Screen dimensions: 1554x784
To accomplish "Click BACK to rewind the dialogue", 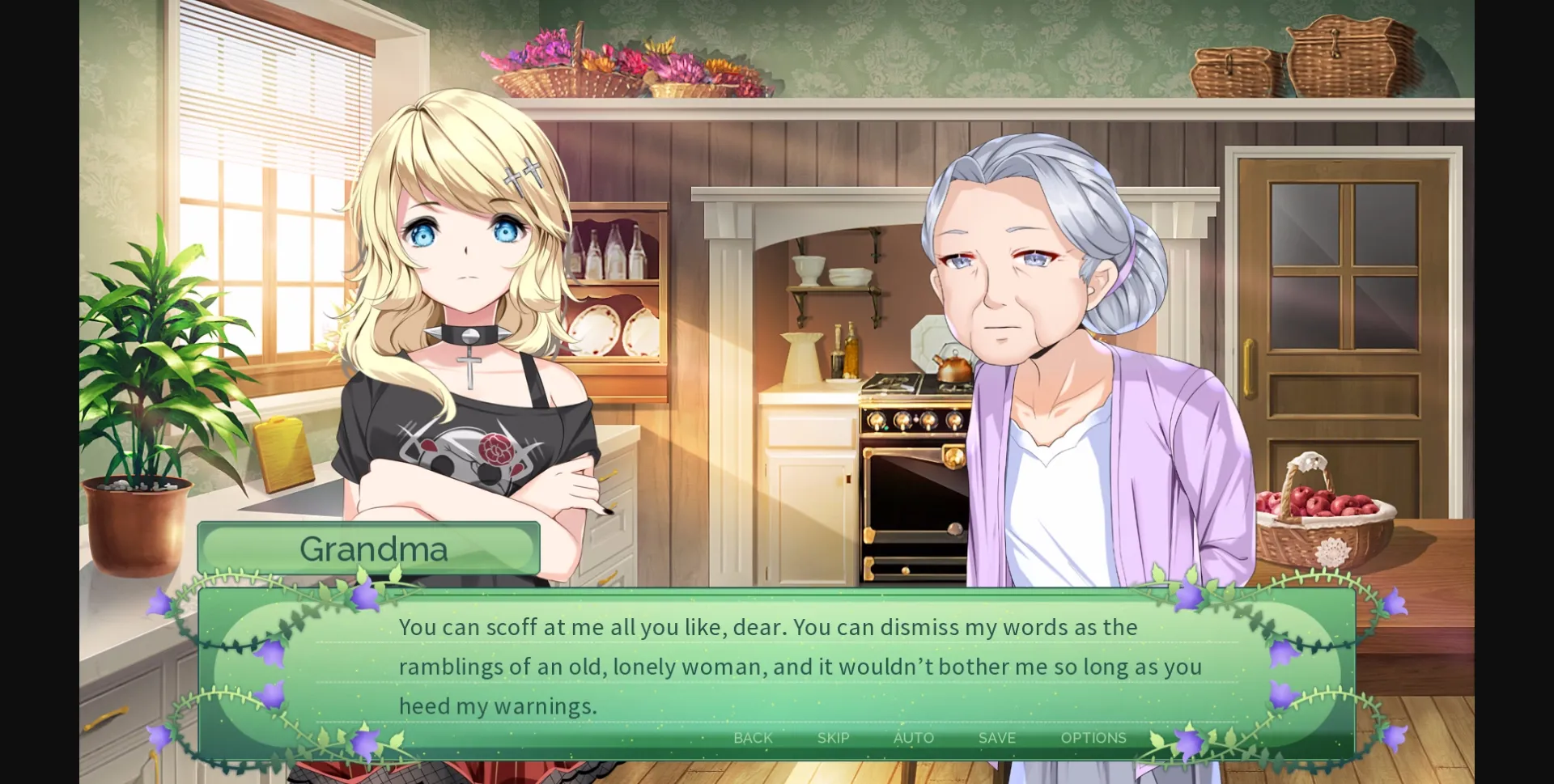I will 752,737.
